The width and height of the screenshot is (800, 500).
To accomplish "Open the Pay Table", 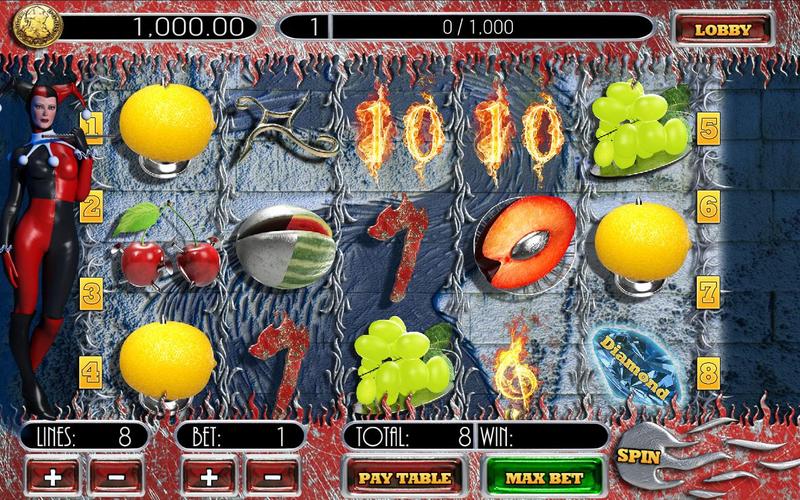I will (x=403, y=477).
